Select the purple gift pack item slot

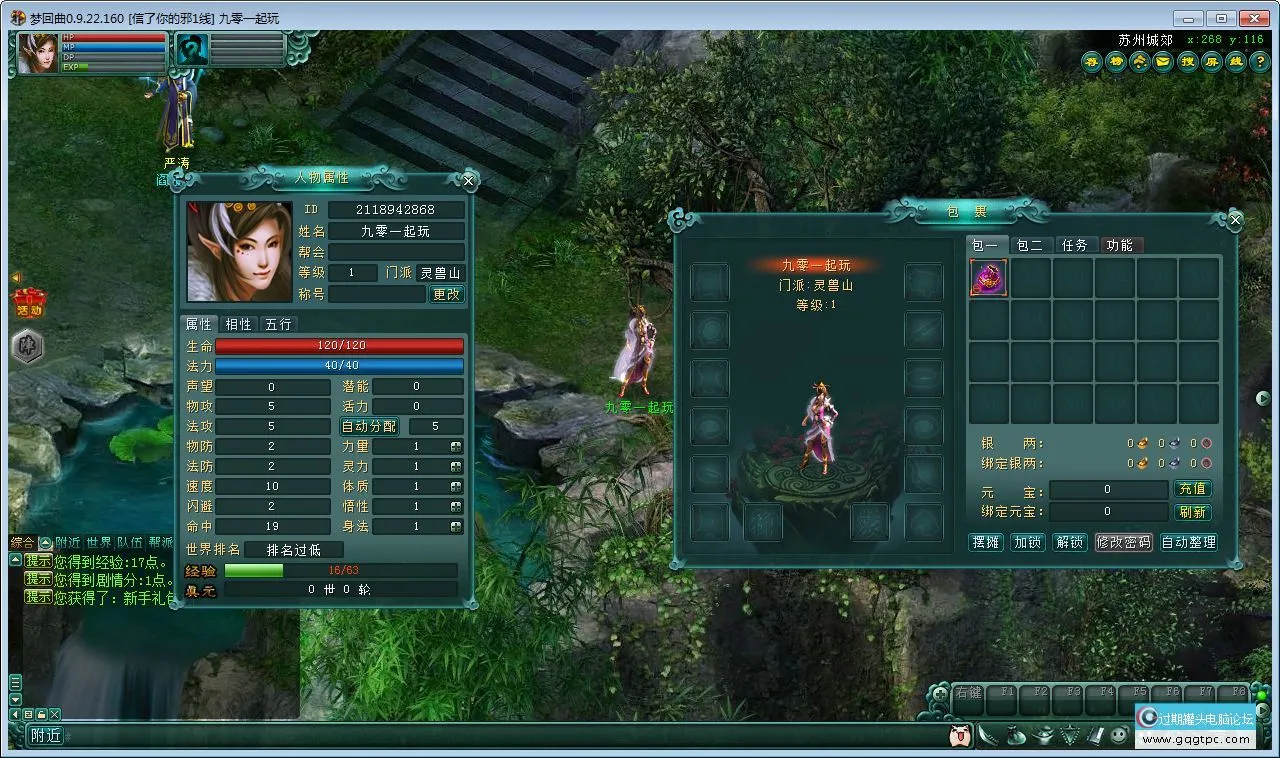click(x=988, y=277)
